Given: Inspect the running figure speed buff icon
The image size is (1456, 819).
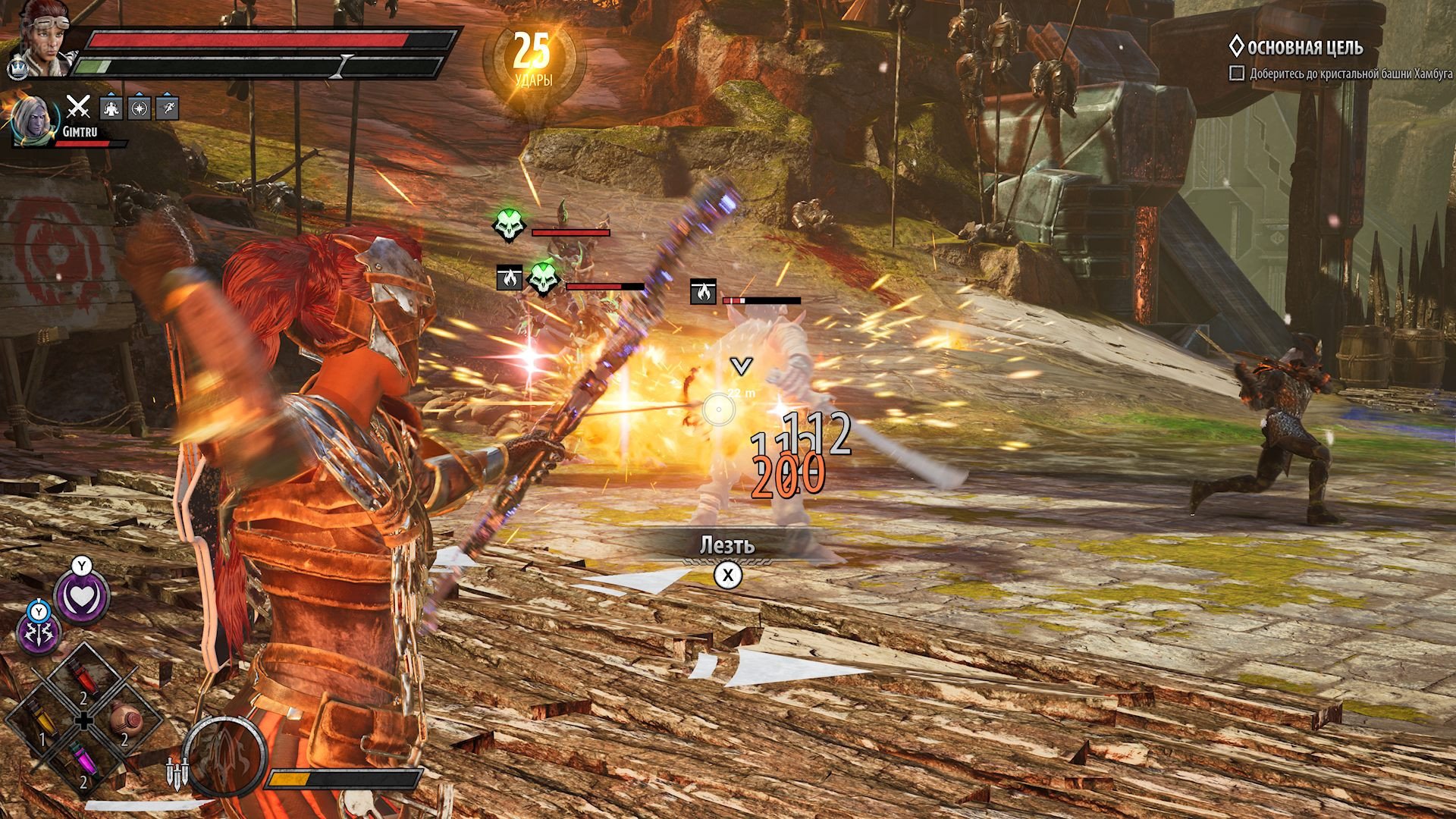Looking at the screenshot, I should coord(167,108).
